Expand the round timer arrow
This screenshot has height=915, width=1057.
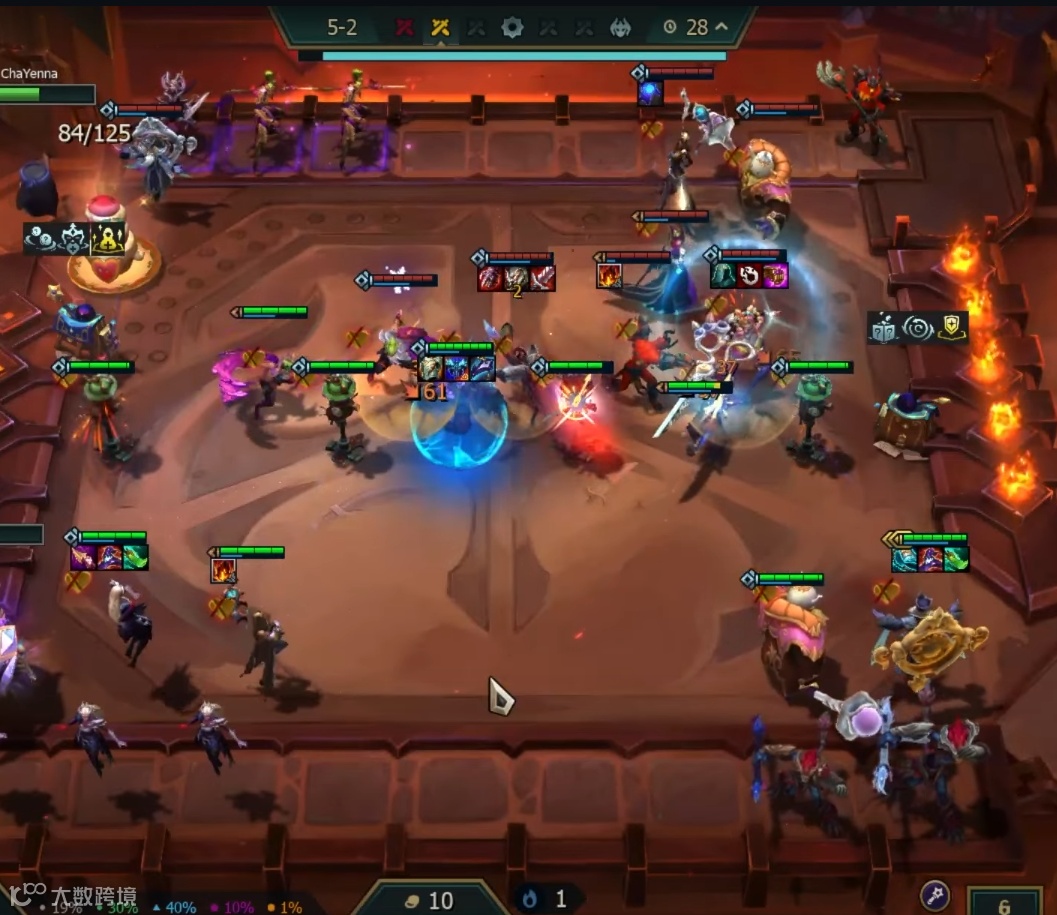721,27
